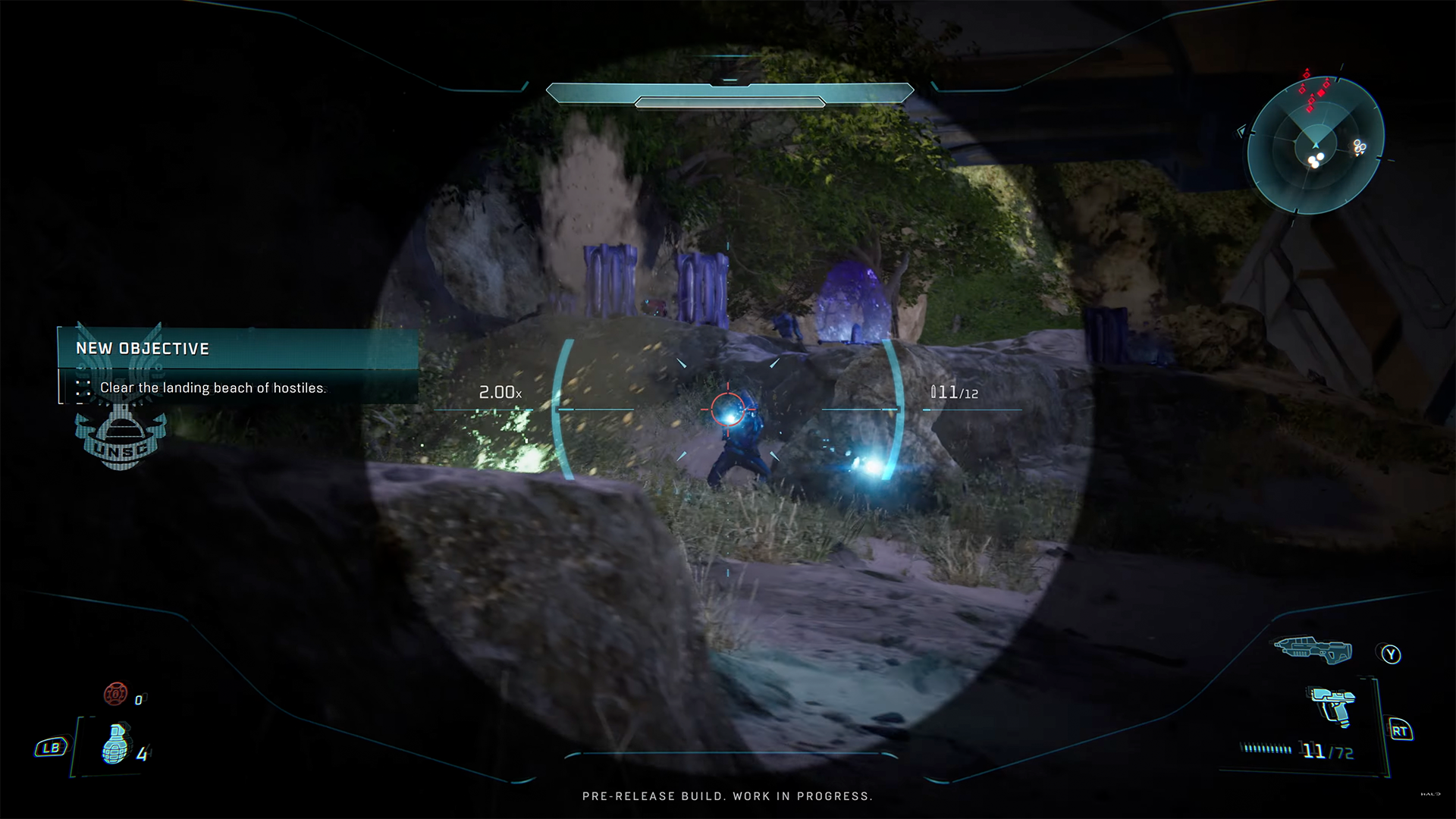Click the PRE-RELEASE BUILD disclaimer text
This screenshot has width=1456, height=819.
click(x=728, y=796)
